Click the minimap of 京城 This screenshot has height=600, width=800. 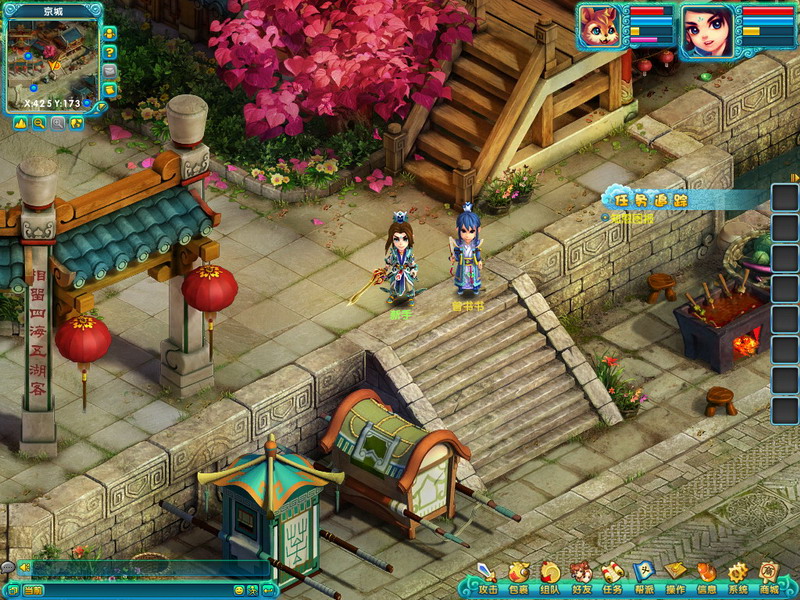click(52, 58)
